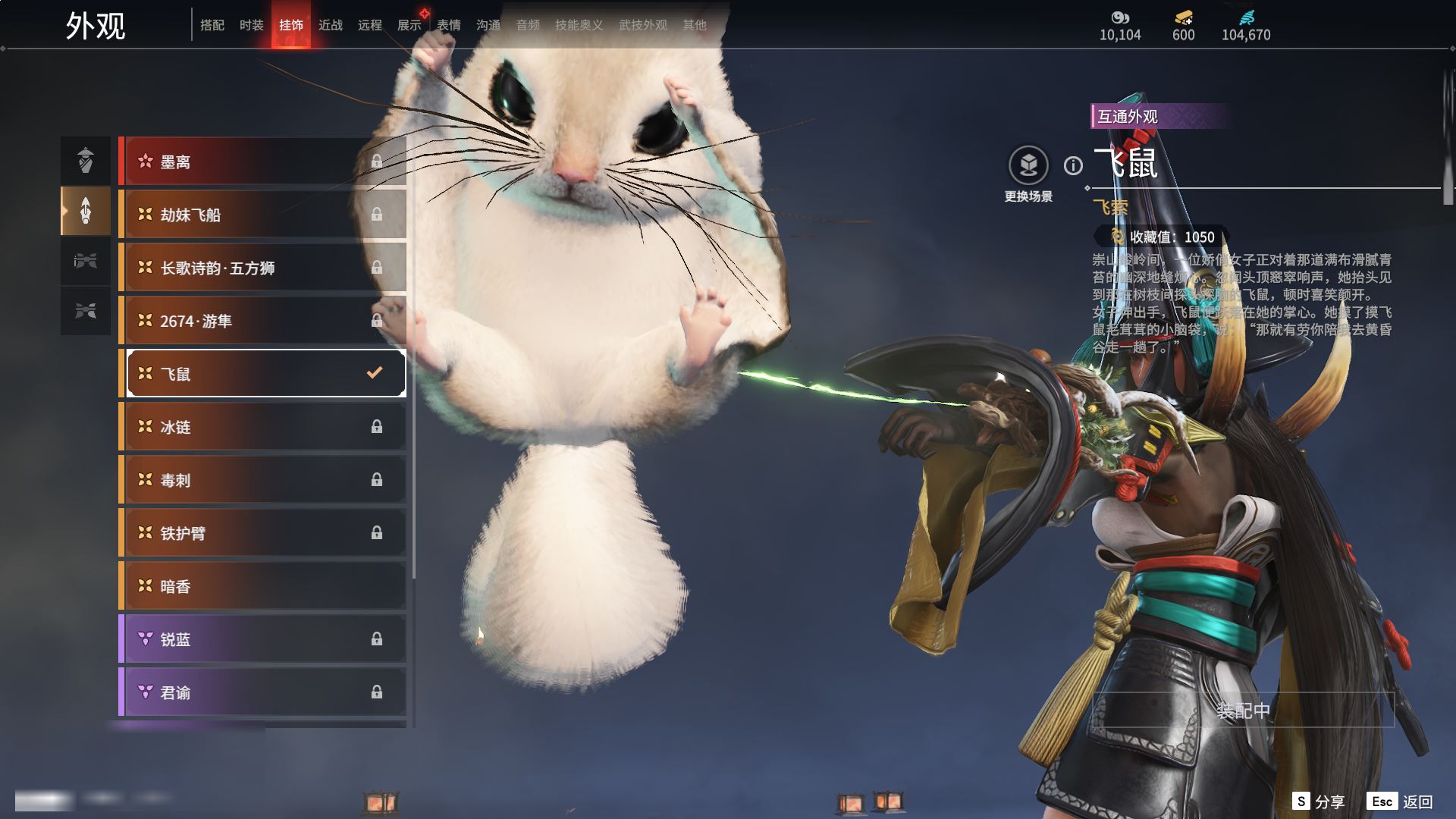Open the info icon beside 飞鼠 title

(x=1073, y=165)
